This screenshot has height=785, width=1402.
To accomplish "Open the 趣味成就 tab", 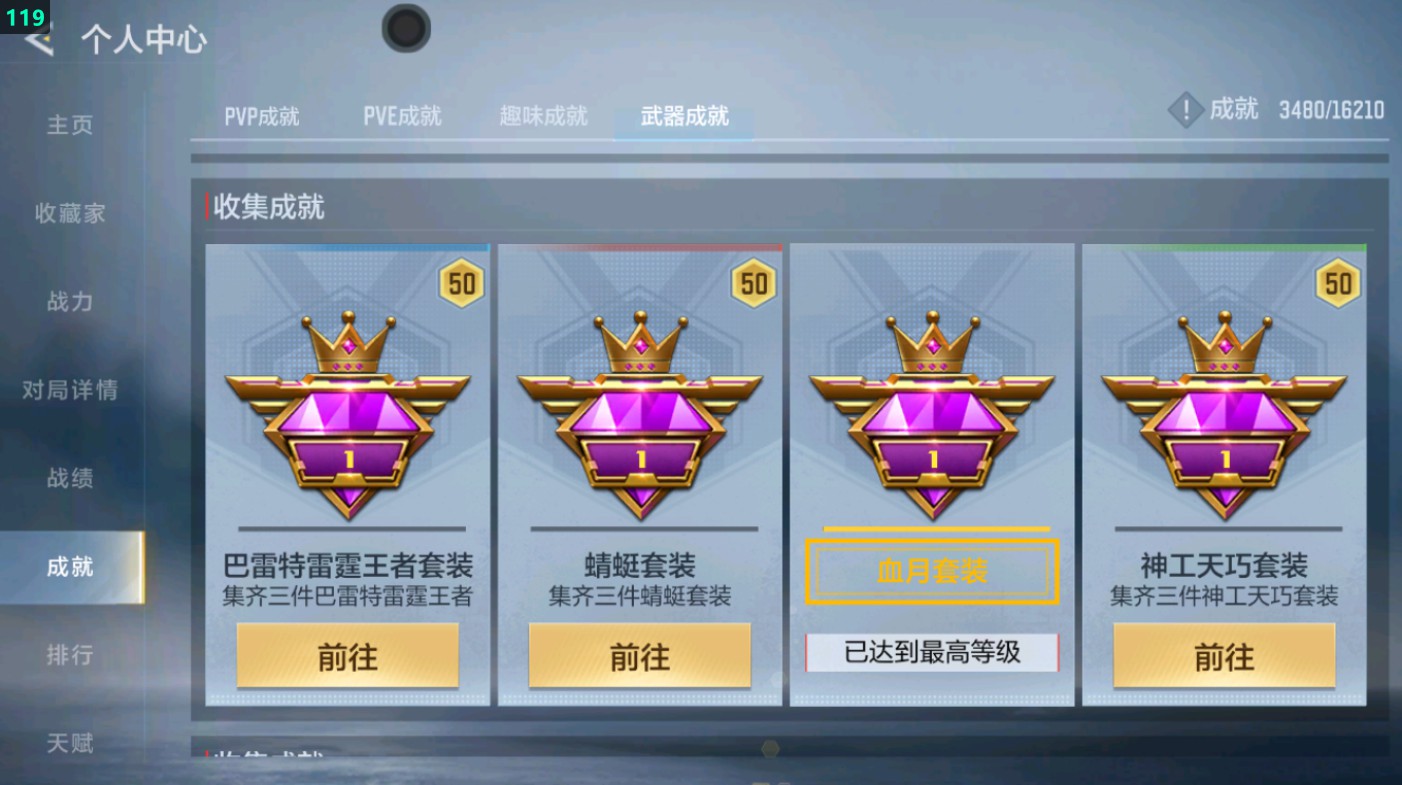I will pyautogui.click(x=541, y=116).
